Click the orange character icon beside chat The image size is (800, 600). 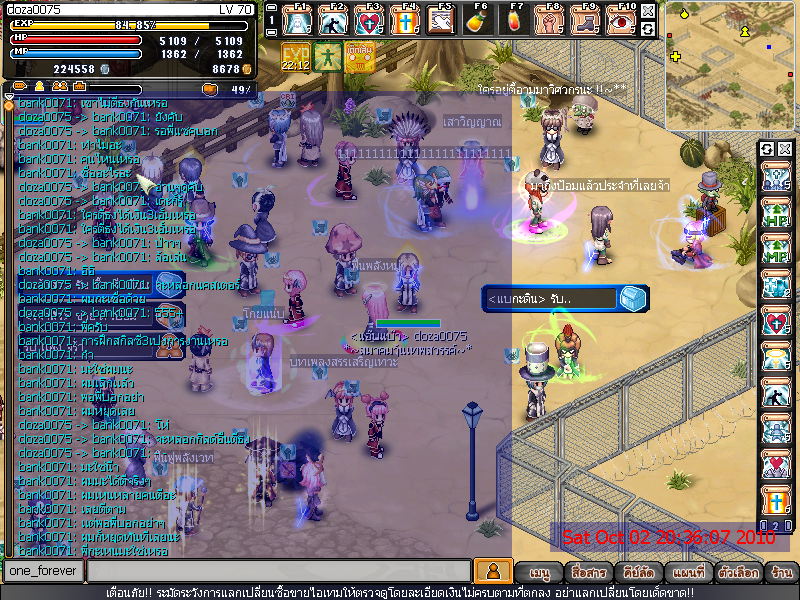pyautogui.click(x=491, y=571)
